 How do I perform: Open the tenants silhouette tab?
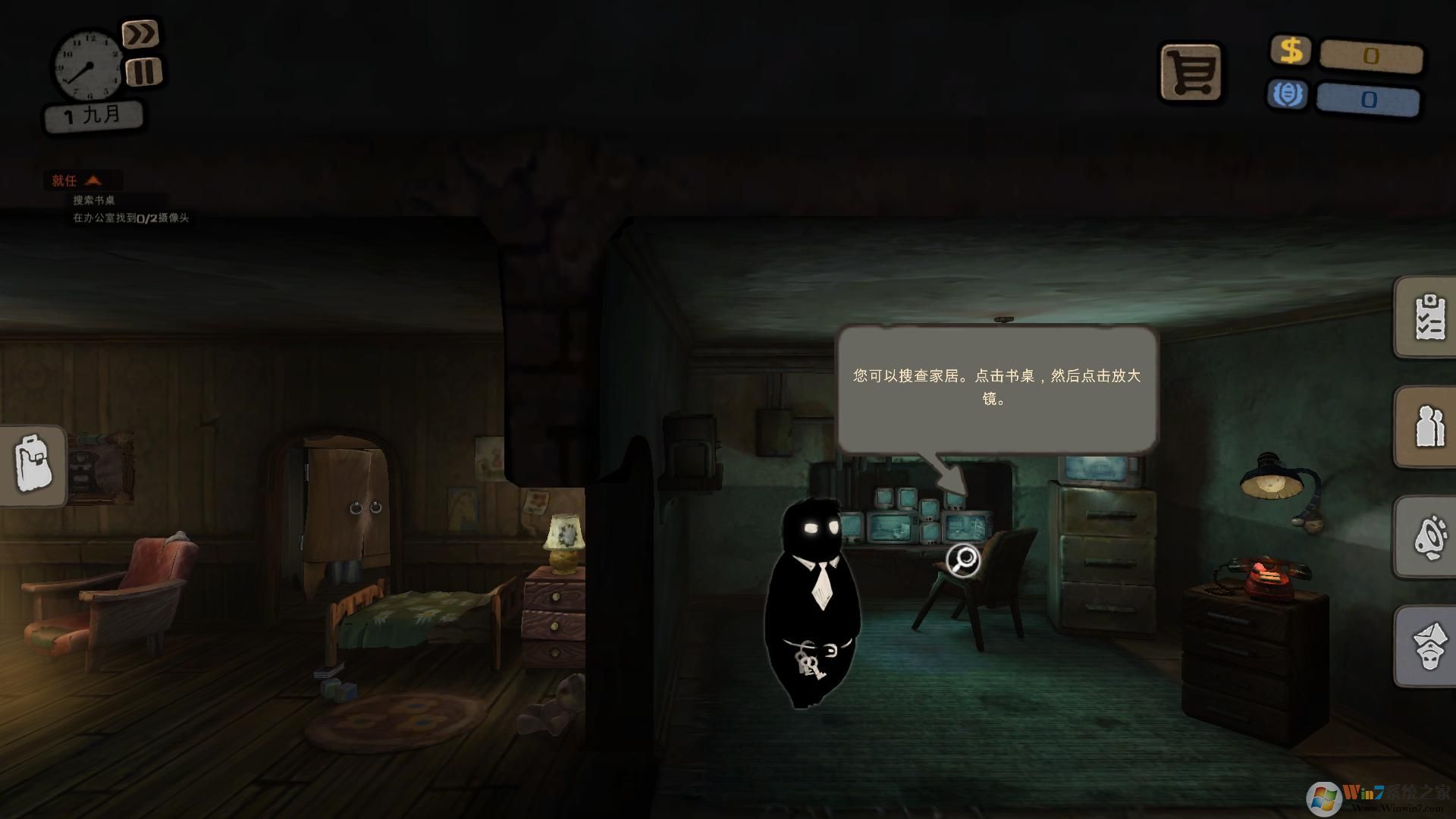coord(1429,426)
